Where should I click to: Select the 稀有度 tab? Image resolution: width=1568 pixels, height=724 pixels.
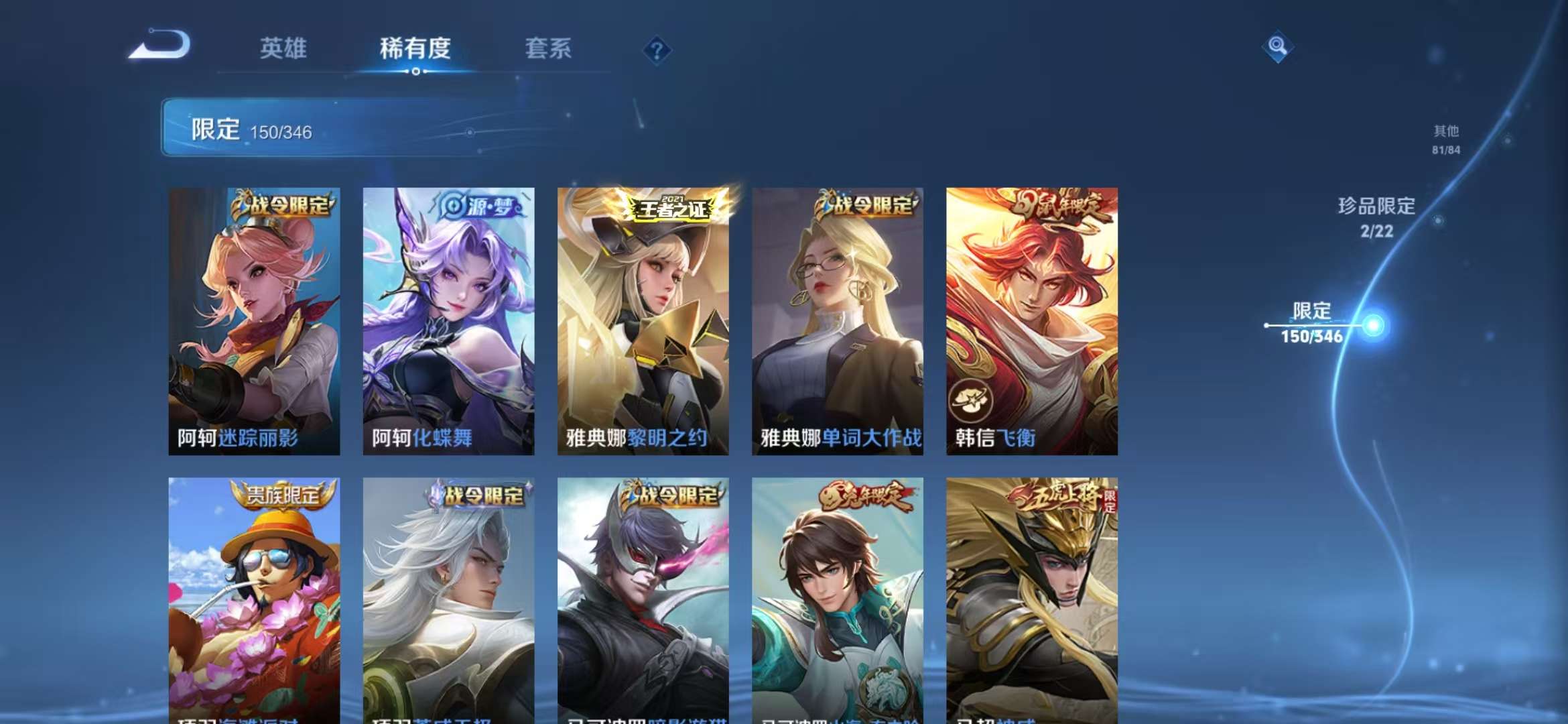pos(416,48)
